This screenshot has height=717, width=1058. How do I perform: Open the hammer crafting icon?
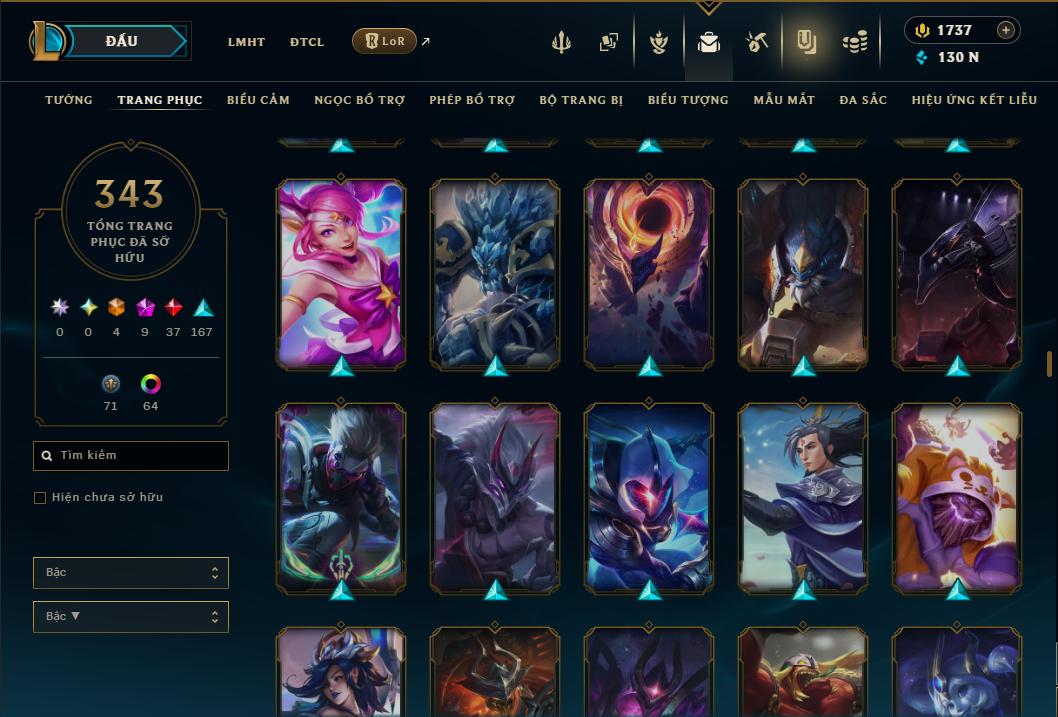tap(757, 42)
